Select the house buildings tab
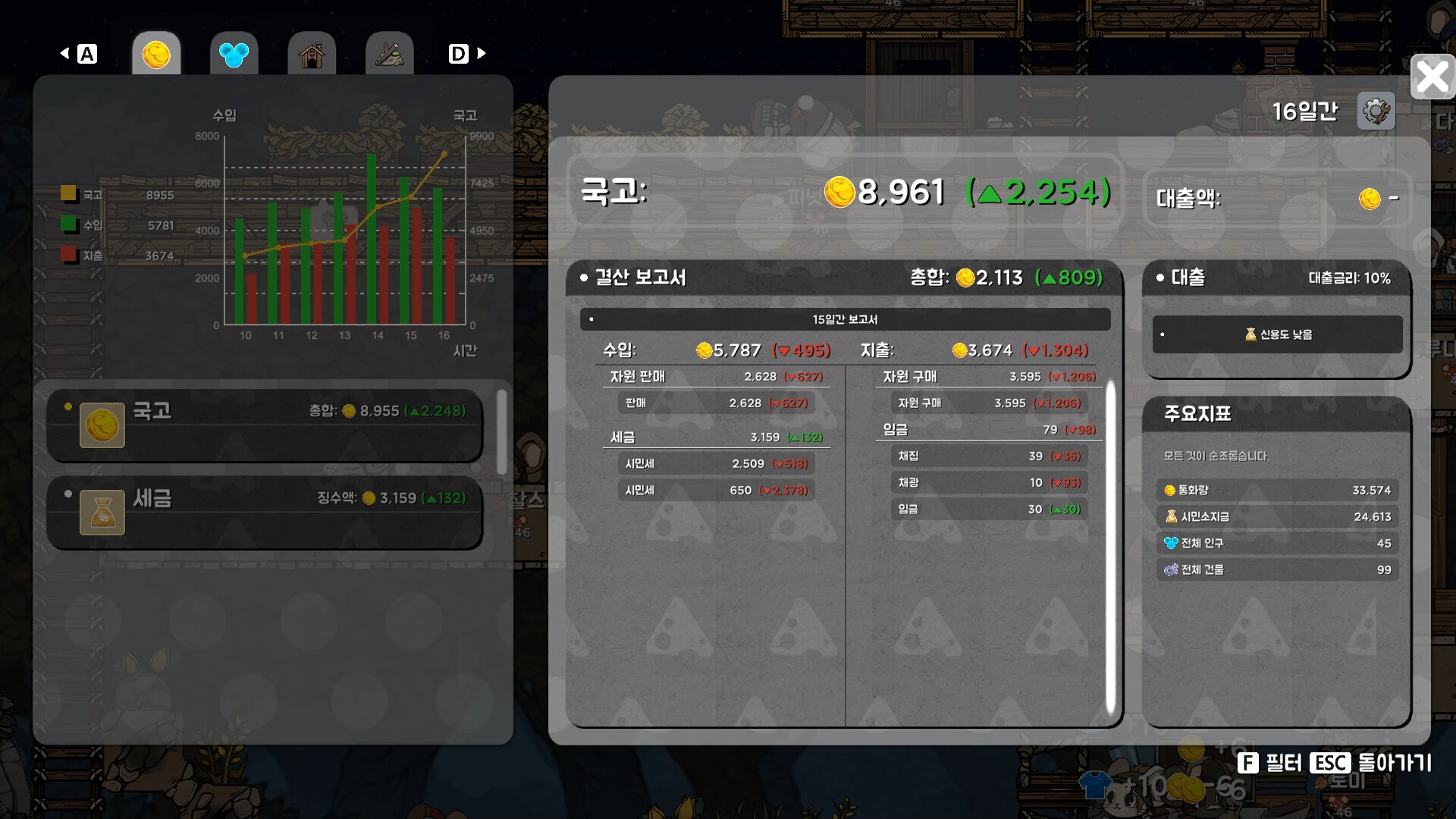The height and width of the screenshot is (819, 1456). [x=312, y=54]
